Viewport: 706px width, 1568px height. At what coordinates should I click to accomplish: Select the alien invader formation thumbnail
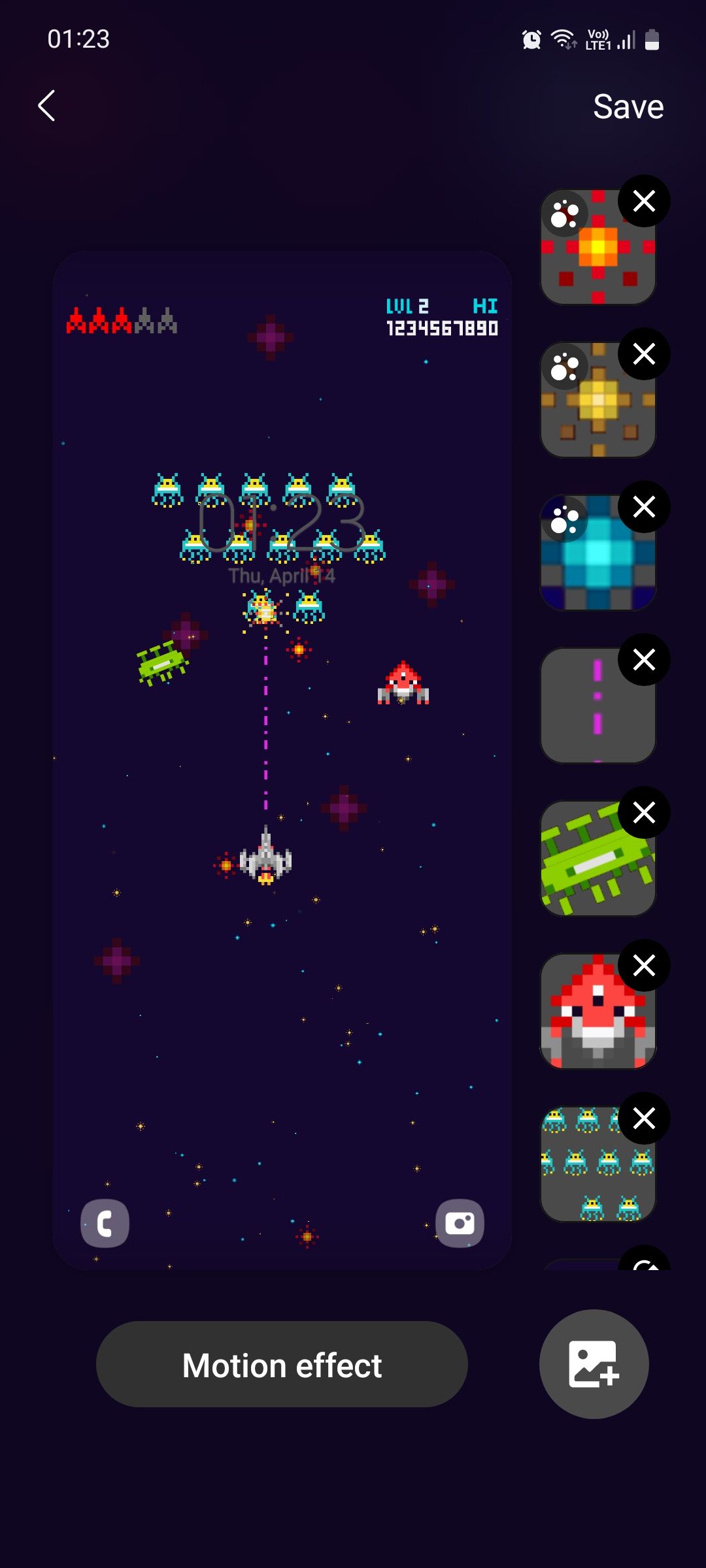[592, 1171]
